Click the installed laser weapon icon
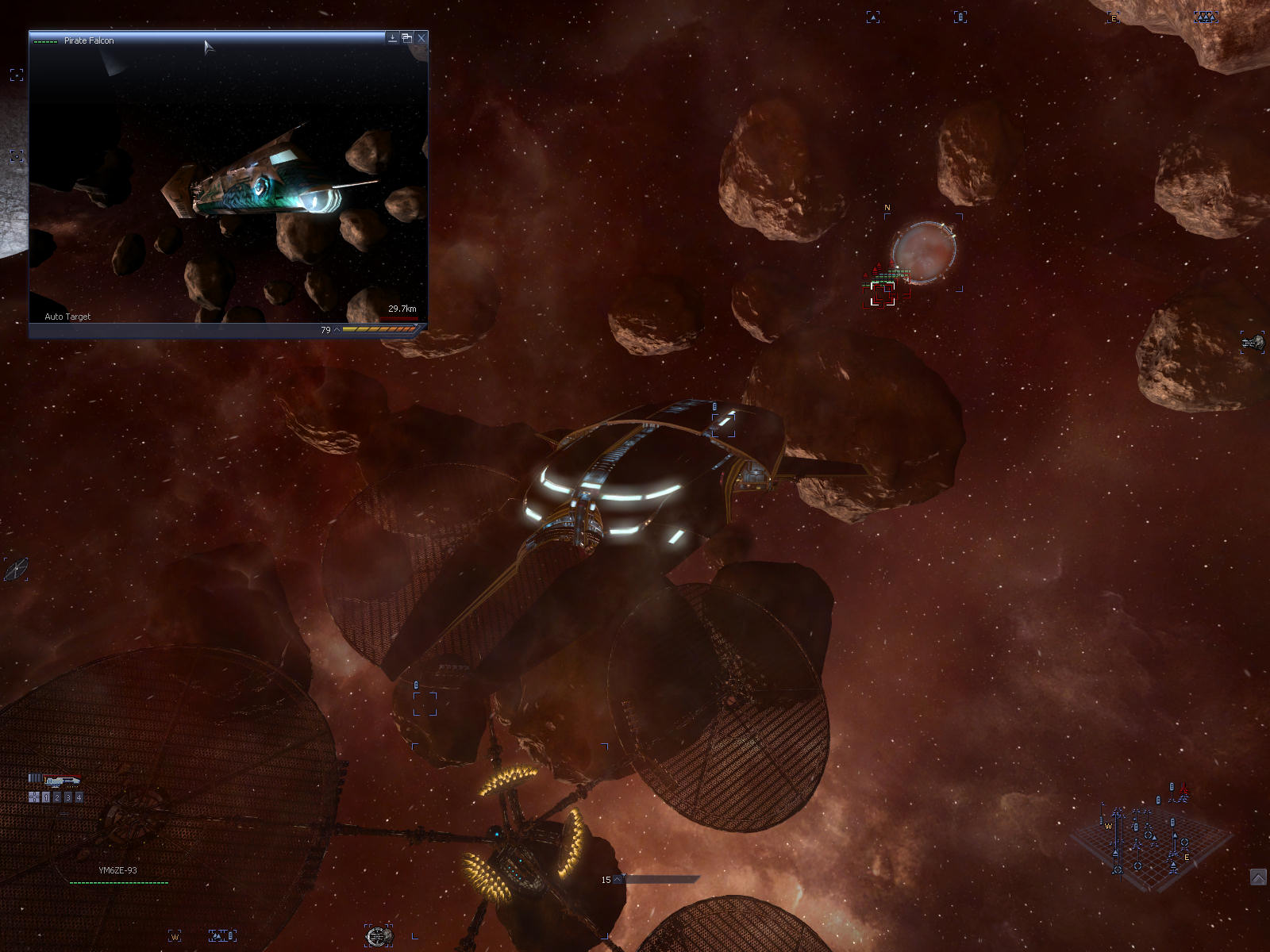 click(62, 781)
